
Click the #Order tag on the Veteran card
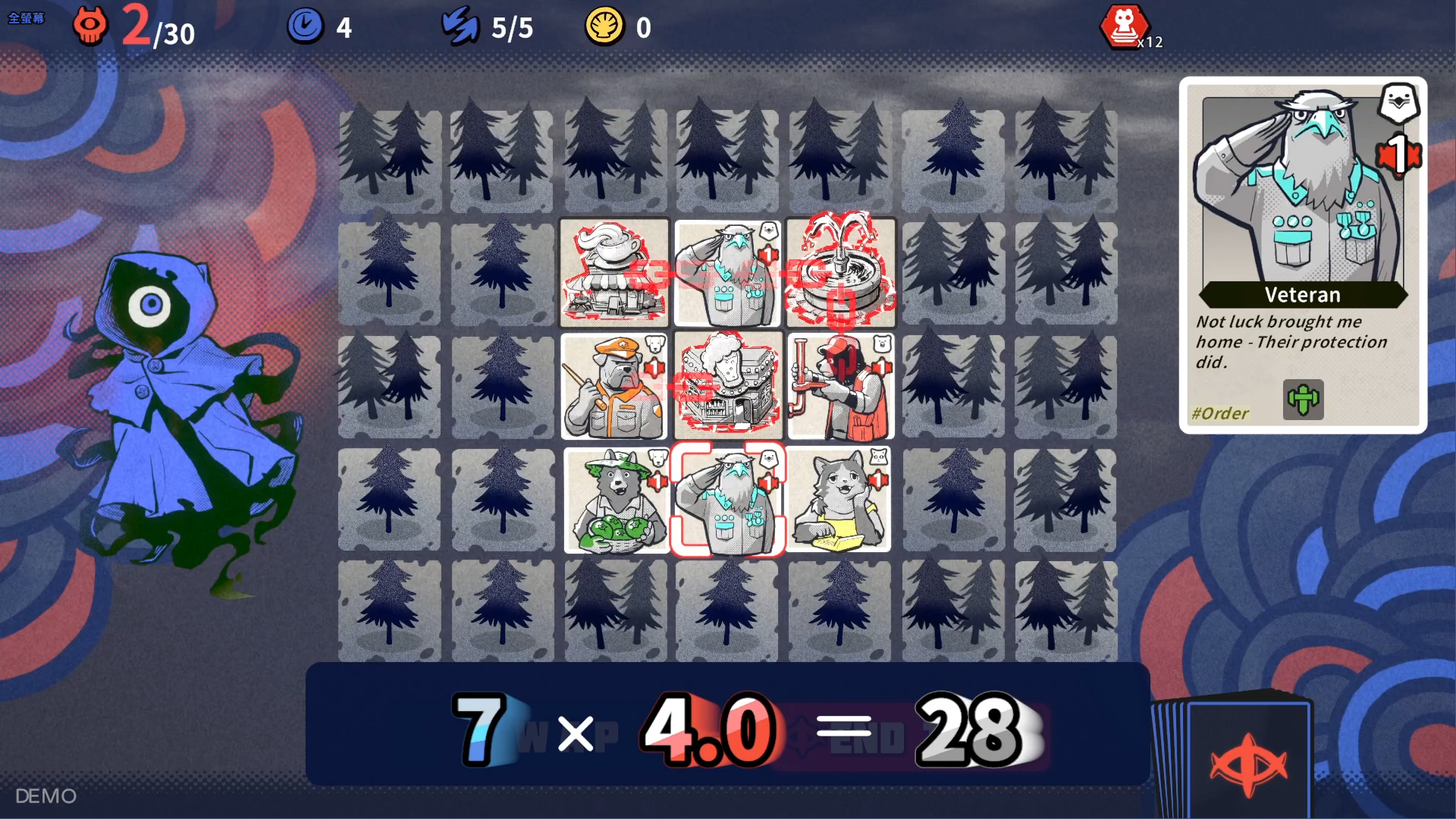[x=1219, y=413]
